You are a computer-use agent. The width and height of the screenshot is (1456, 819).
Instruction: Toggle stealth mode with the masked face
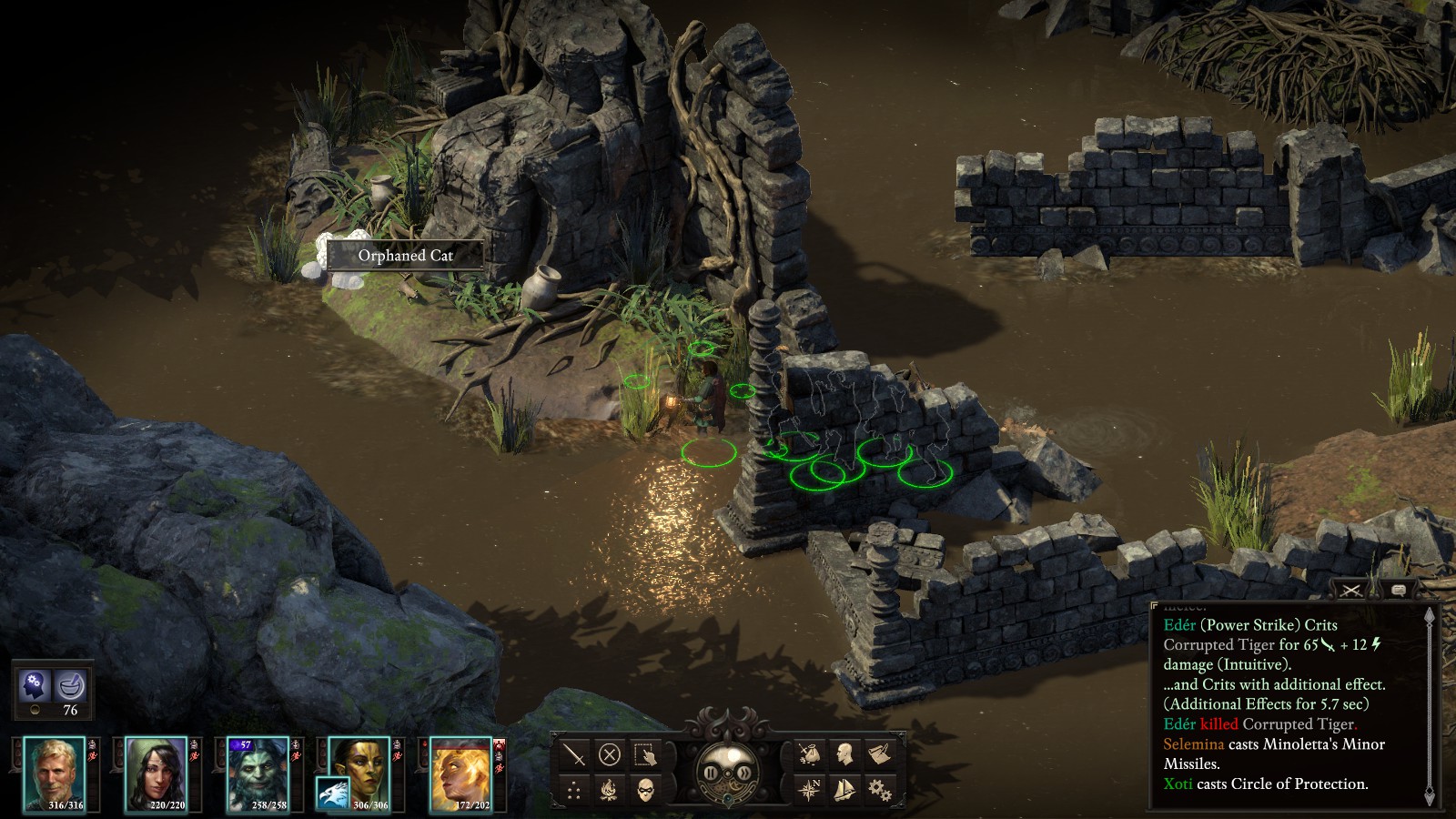tap(645, 789)
